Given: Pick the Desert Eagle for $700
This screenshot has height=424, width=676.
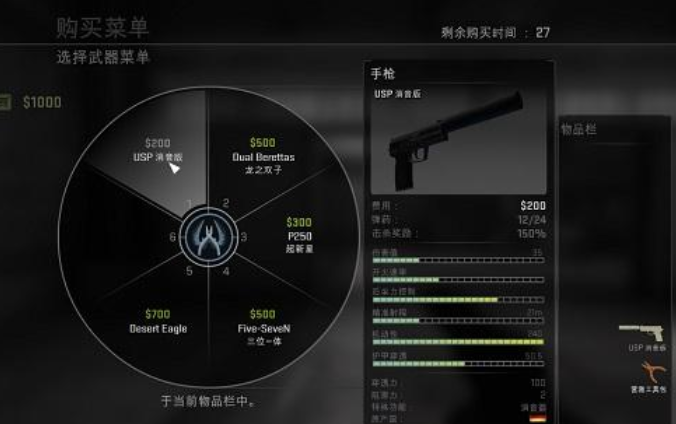Looking at the screenshot, I should [x=158, y=321].
